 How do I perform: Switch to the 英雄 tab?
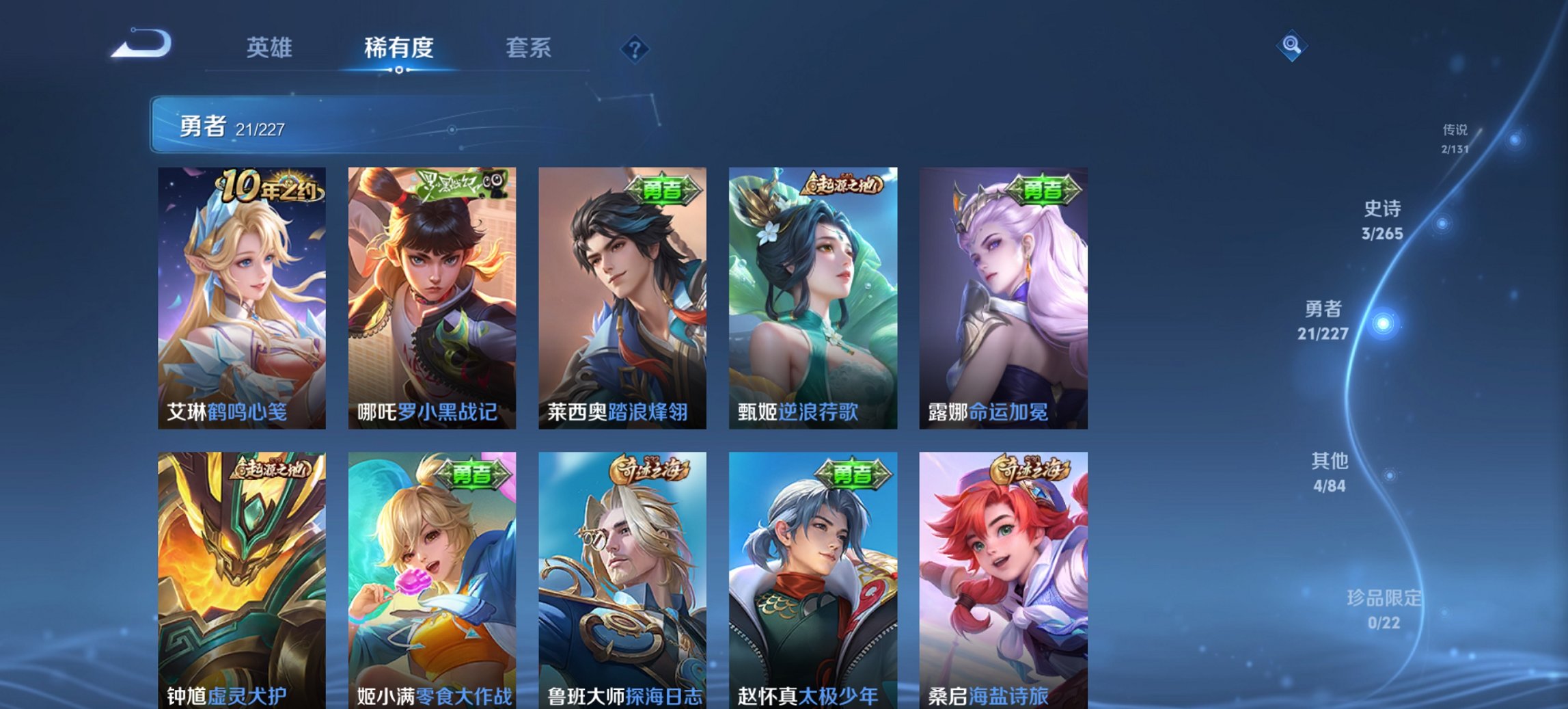click(x=271, y=48)
